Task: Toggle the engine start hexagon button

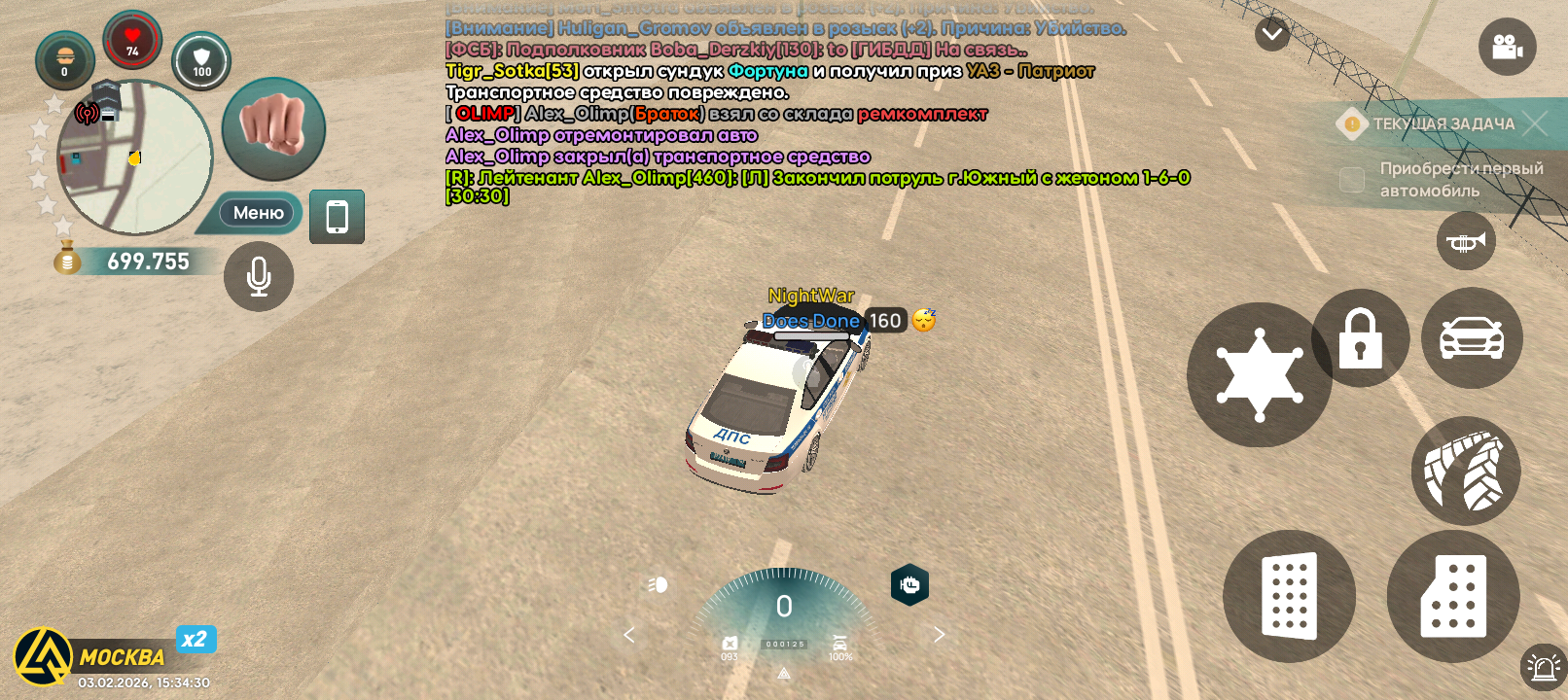Action: point(909,584)
